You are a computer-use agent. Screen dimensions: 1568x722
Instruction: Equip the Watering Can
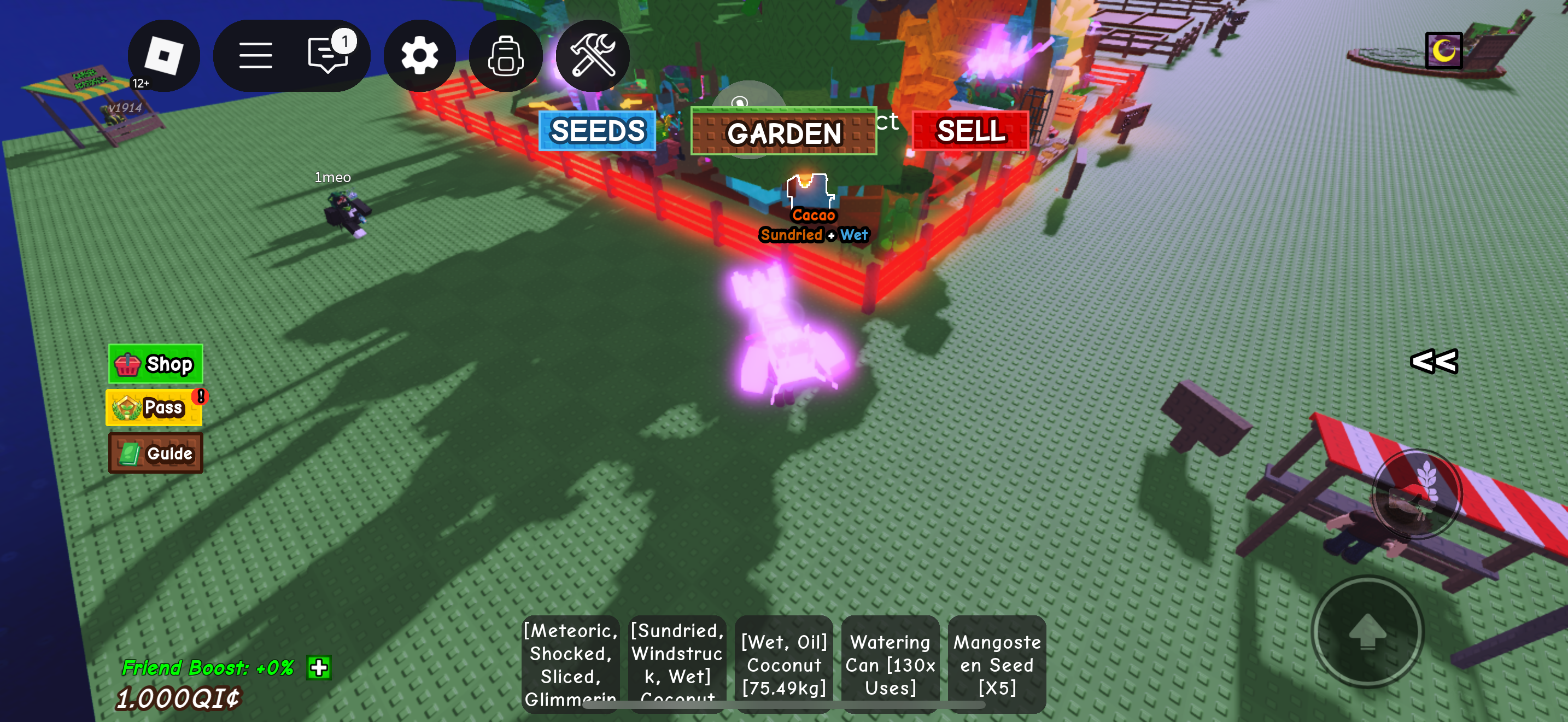(890, 663)
